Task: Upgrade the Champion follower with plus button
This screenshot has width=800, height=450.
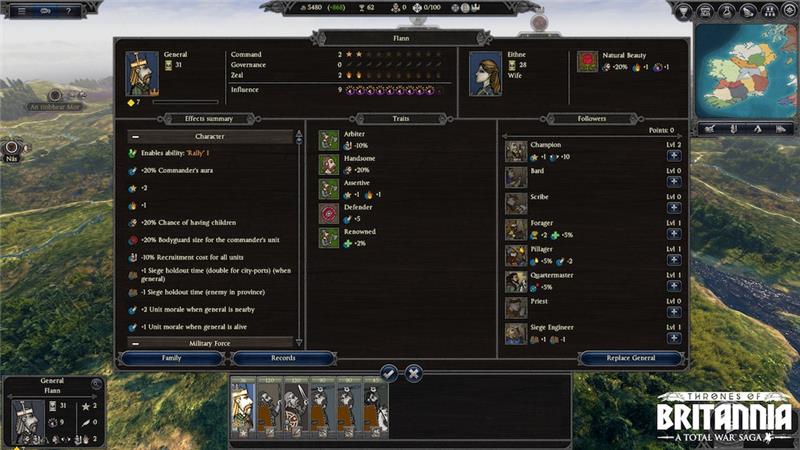Action: click(x=673, y=156)
